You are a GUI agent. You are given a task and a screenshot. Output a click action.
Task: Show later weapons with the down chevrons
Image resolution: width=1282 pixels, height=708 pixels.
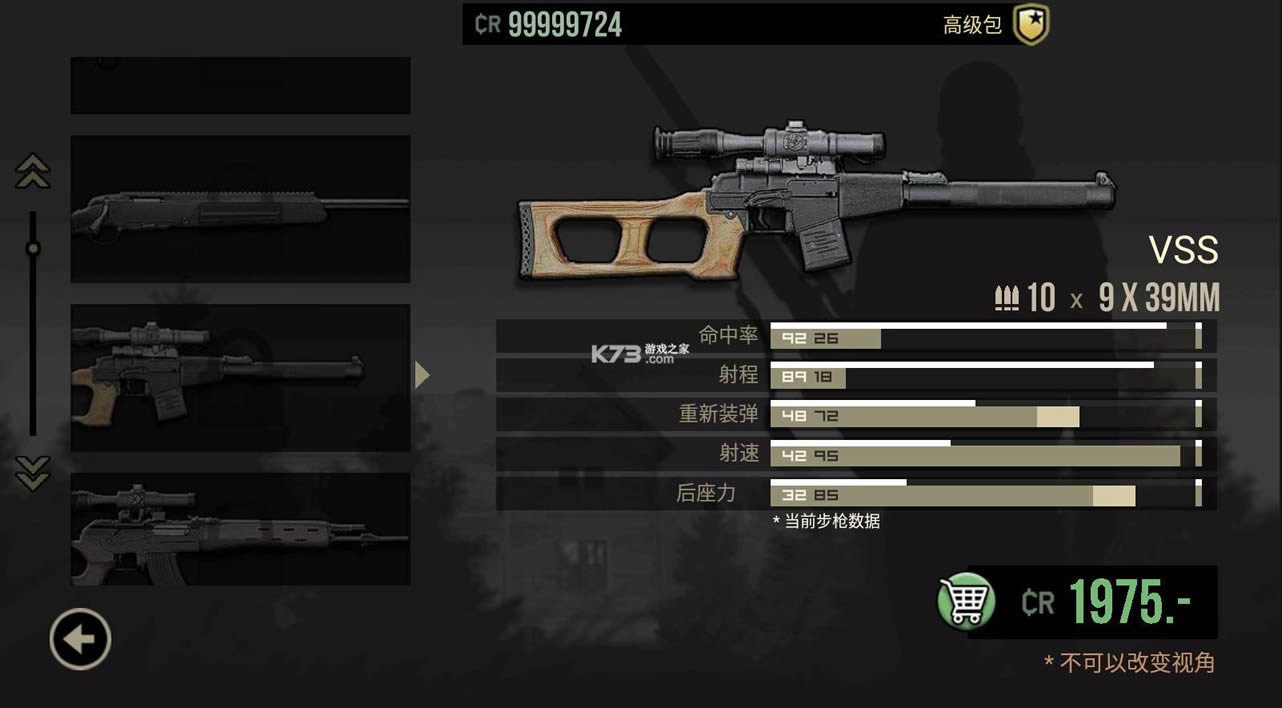[33, 472]
